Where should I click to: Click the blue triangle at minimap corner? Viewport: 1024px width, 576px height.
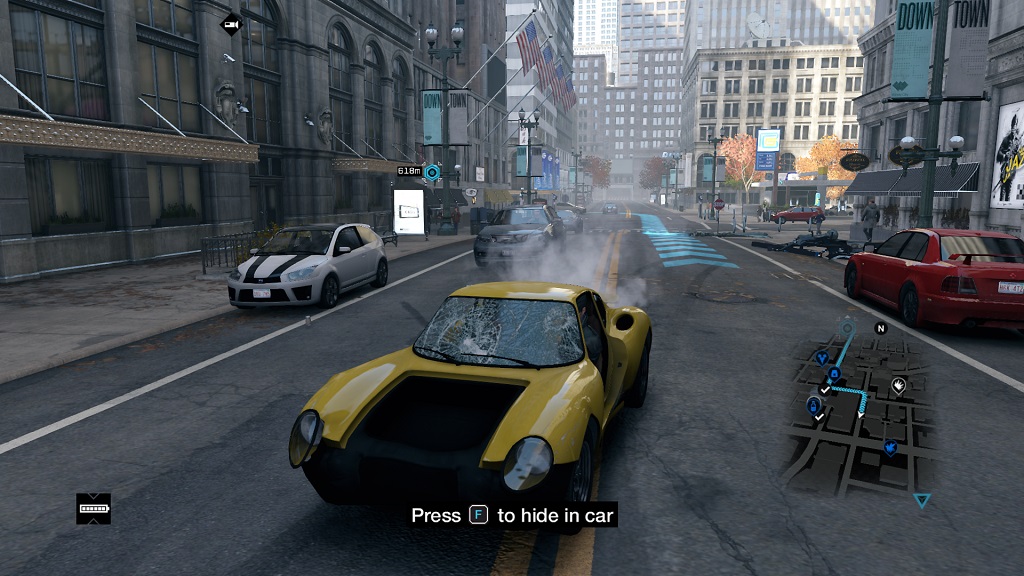922,500
